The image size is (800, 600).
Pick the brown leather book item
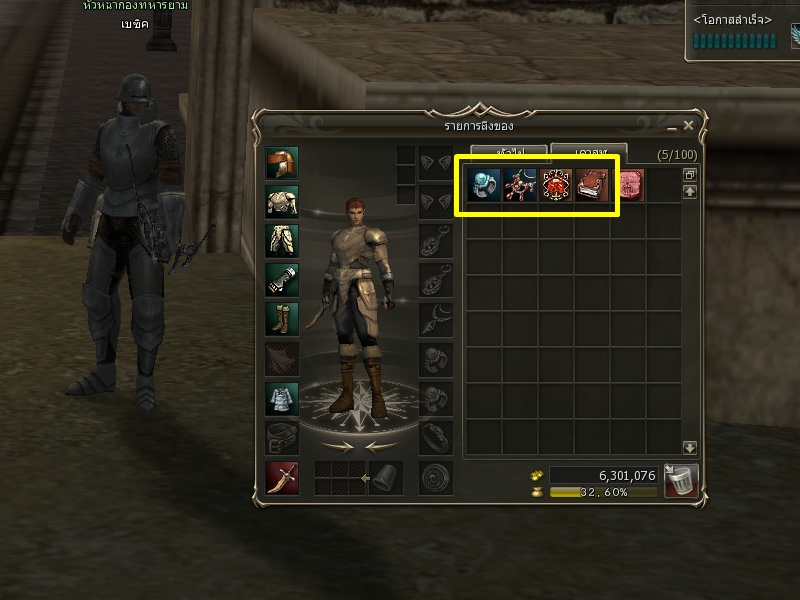point(592,185)
